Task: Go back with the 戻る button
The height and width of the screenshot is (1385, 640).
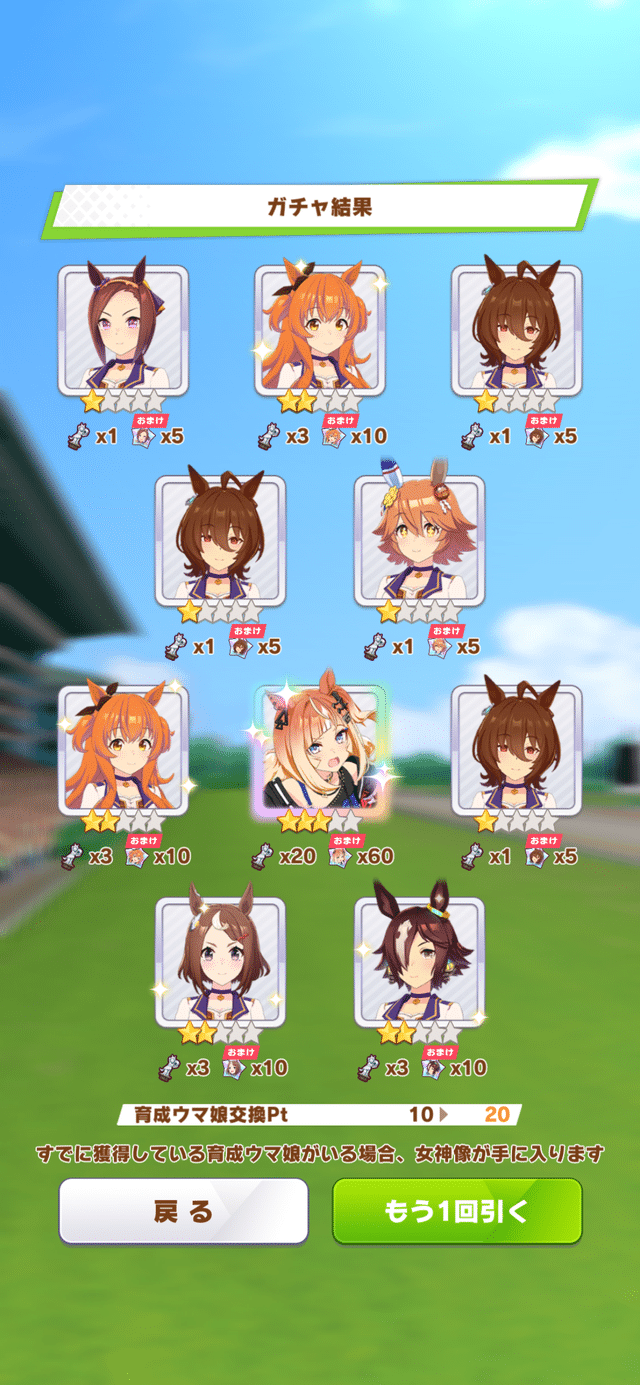Action: click(x=183, y=1211)
